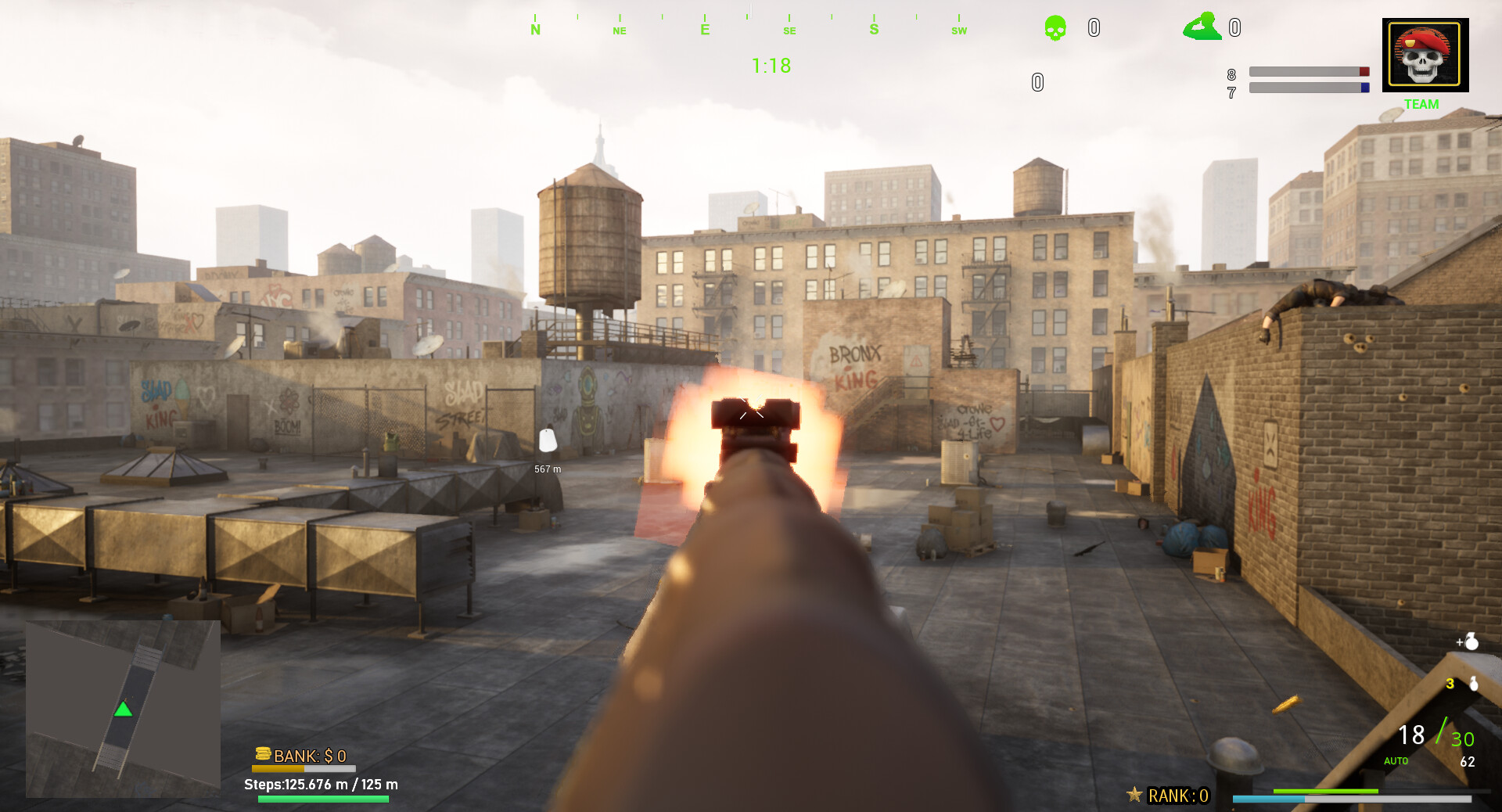Click the green skull kills icon
This screenshot has width=1502, height=812.
(x=1055, y=27)
